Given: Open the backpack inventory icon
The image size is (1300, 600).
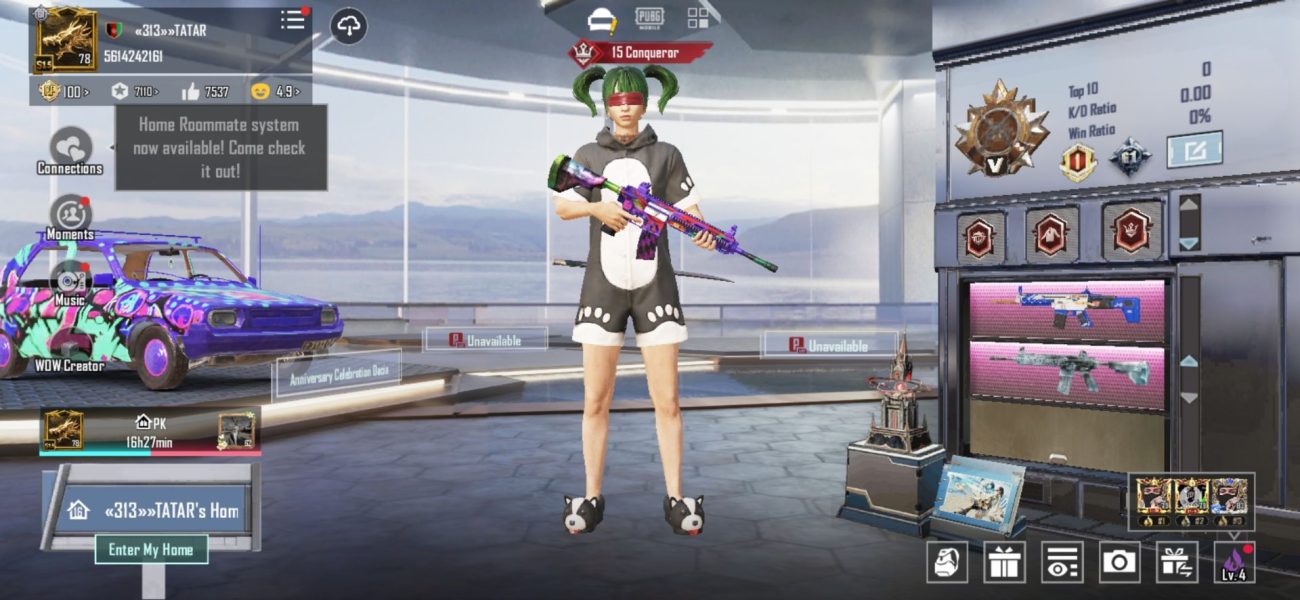Looking at the screenshot, I should tap(946, 562).
